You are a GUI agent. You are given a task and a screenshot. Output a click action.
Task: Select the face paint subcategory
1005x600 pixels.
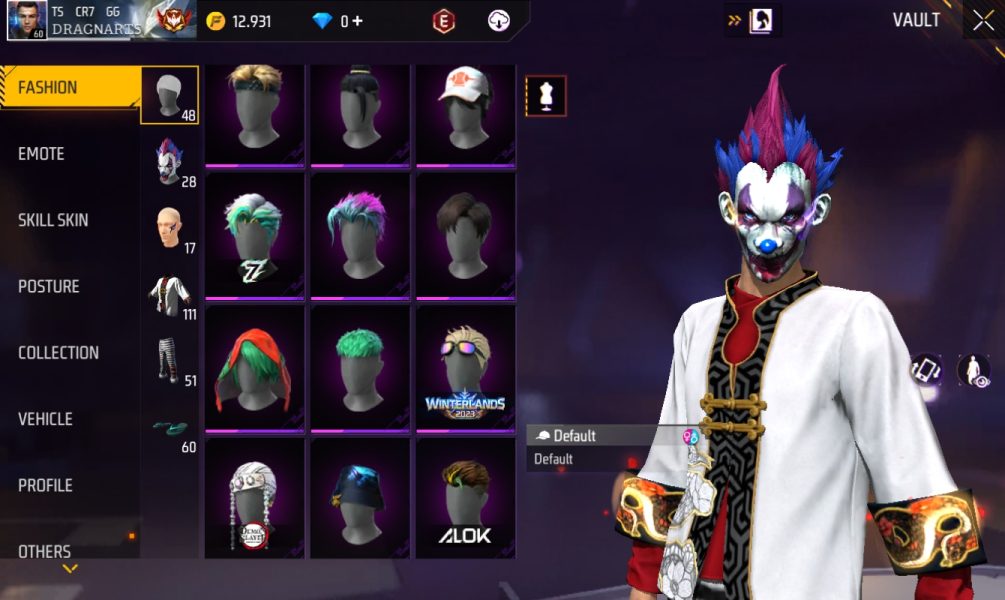tap(169, 228)
